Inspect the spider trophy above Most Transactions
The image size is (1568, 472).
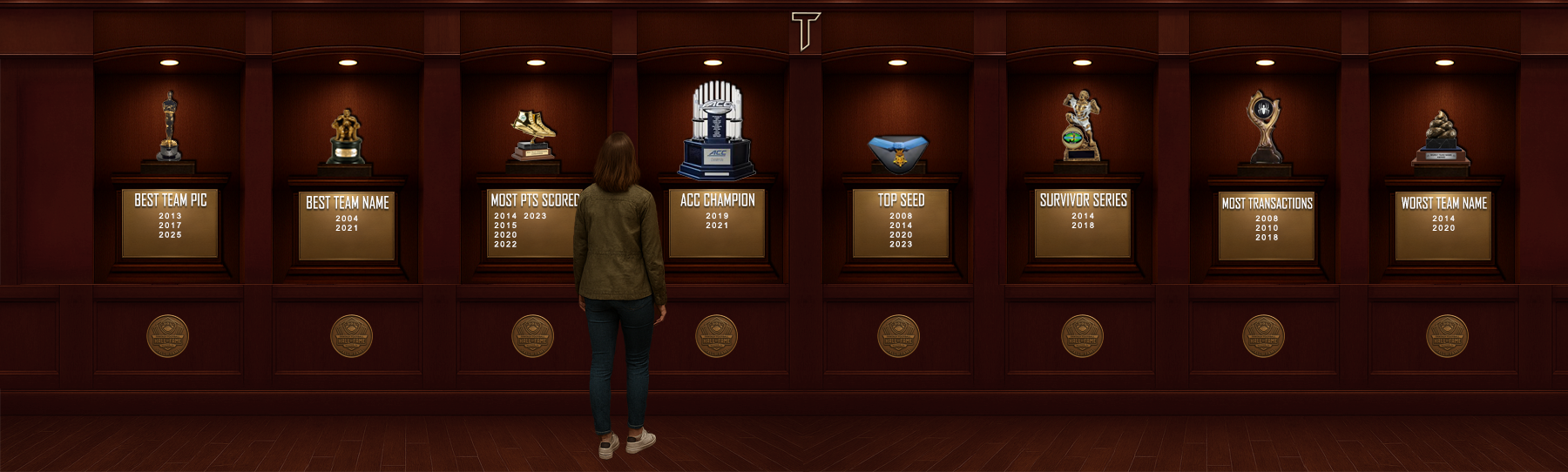click(x=1264, y=127)
